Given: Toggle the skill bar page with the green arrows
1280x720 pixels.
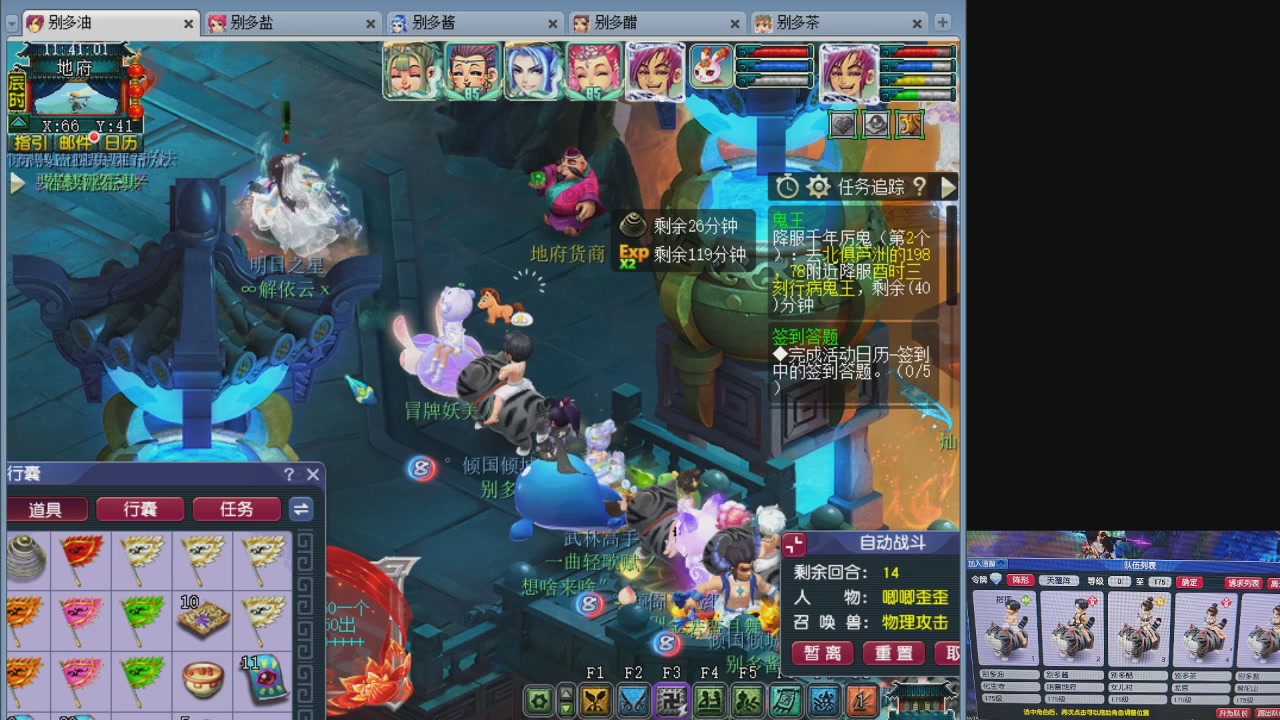Looking at the screenshot, I should point(565,700).
